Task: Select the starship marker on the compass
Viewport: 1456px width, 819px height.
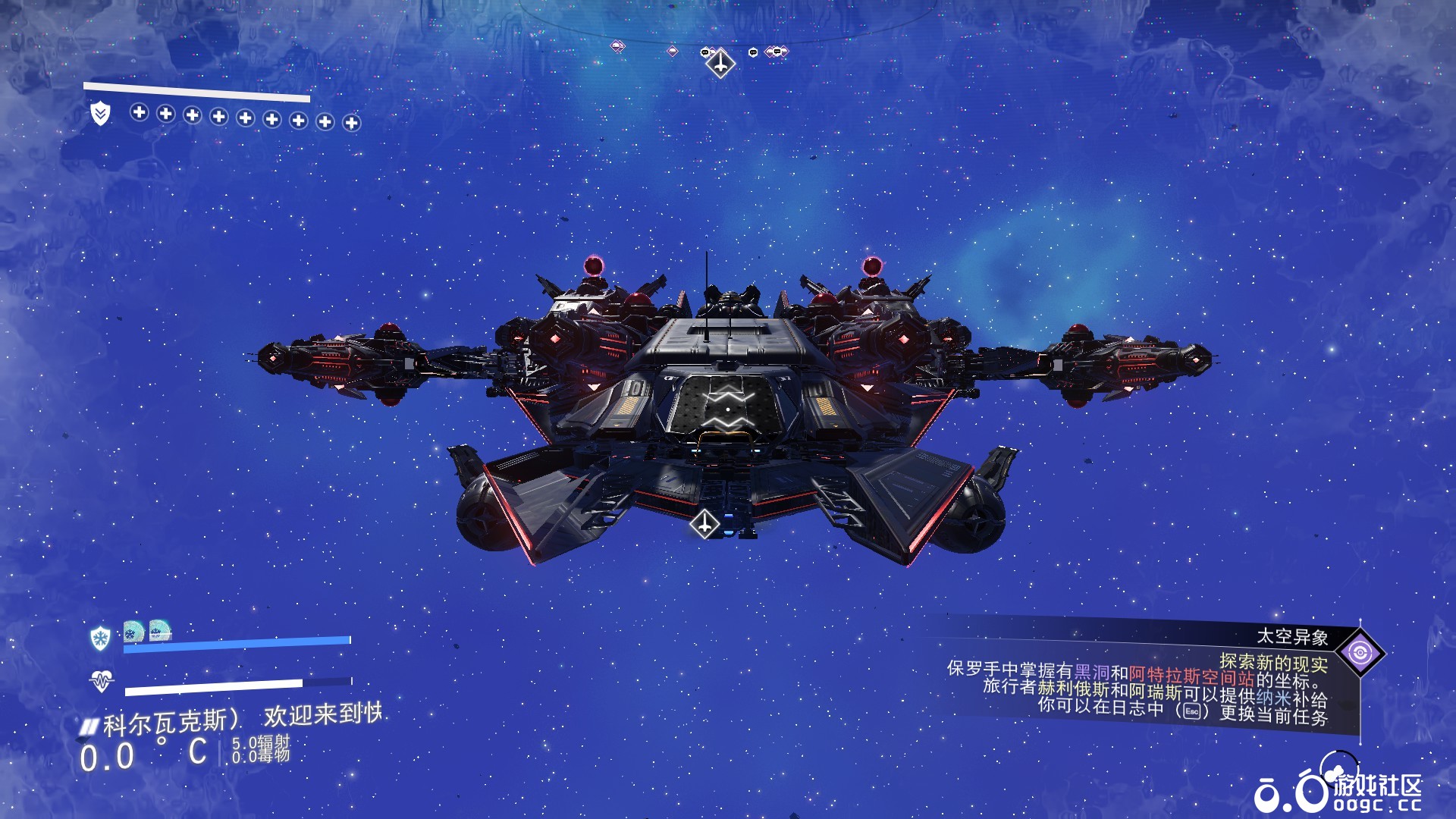Action: (720, 63)
